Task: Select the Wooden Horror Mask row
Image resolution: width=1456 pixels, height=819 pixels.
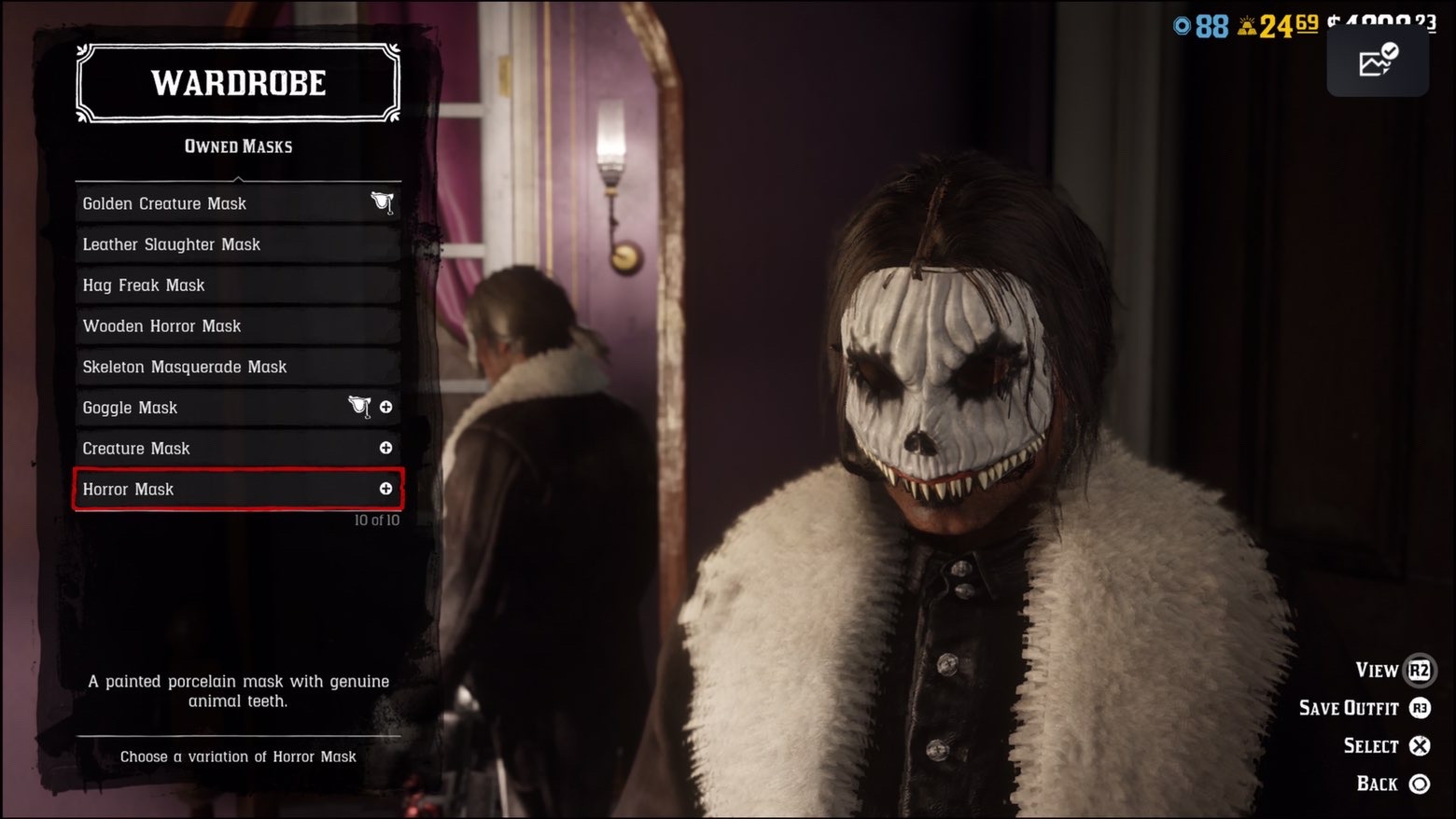Action: coord(237,326)
